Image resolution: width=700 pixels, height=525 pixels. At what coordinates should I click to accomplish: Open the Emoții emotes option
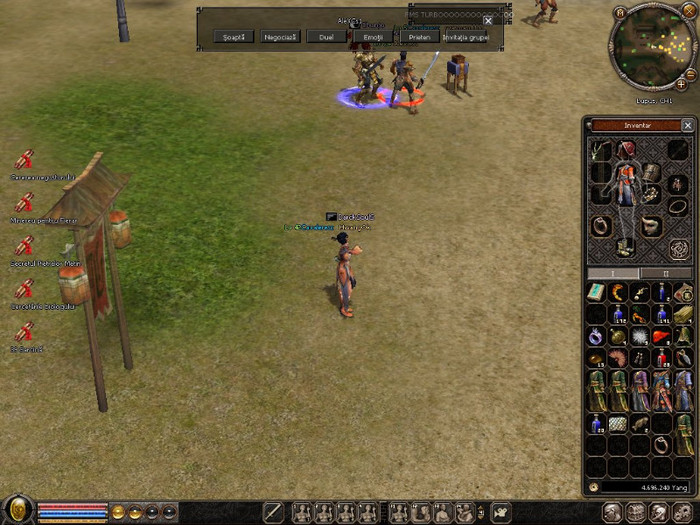(373, 37)
